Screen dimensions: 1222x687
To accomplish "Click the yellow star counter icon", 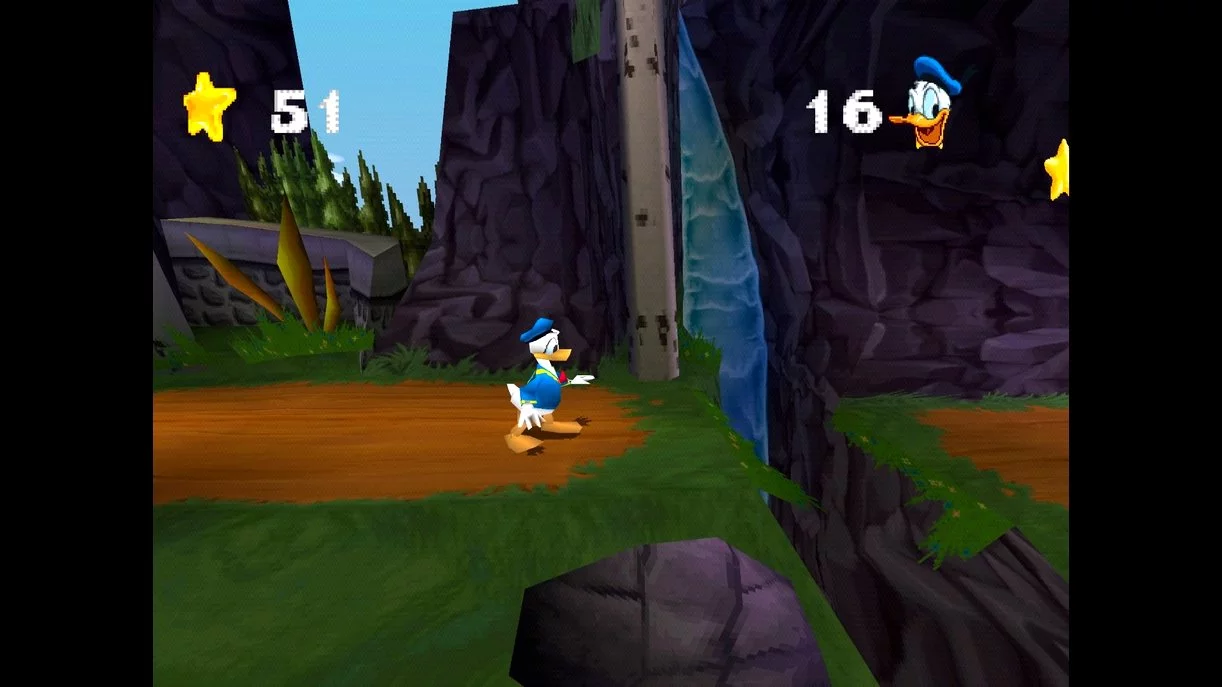I will pos(210,107).
